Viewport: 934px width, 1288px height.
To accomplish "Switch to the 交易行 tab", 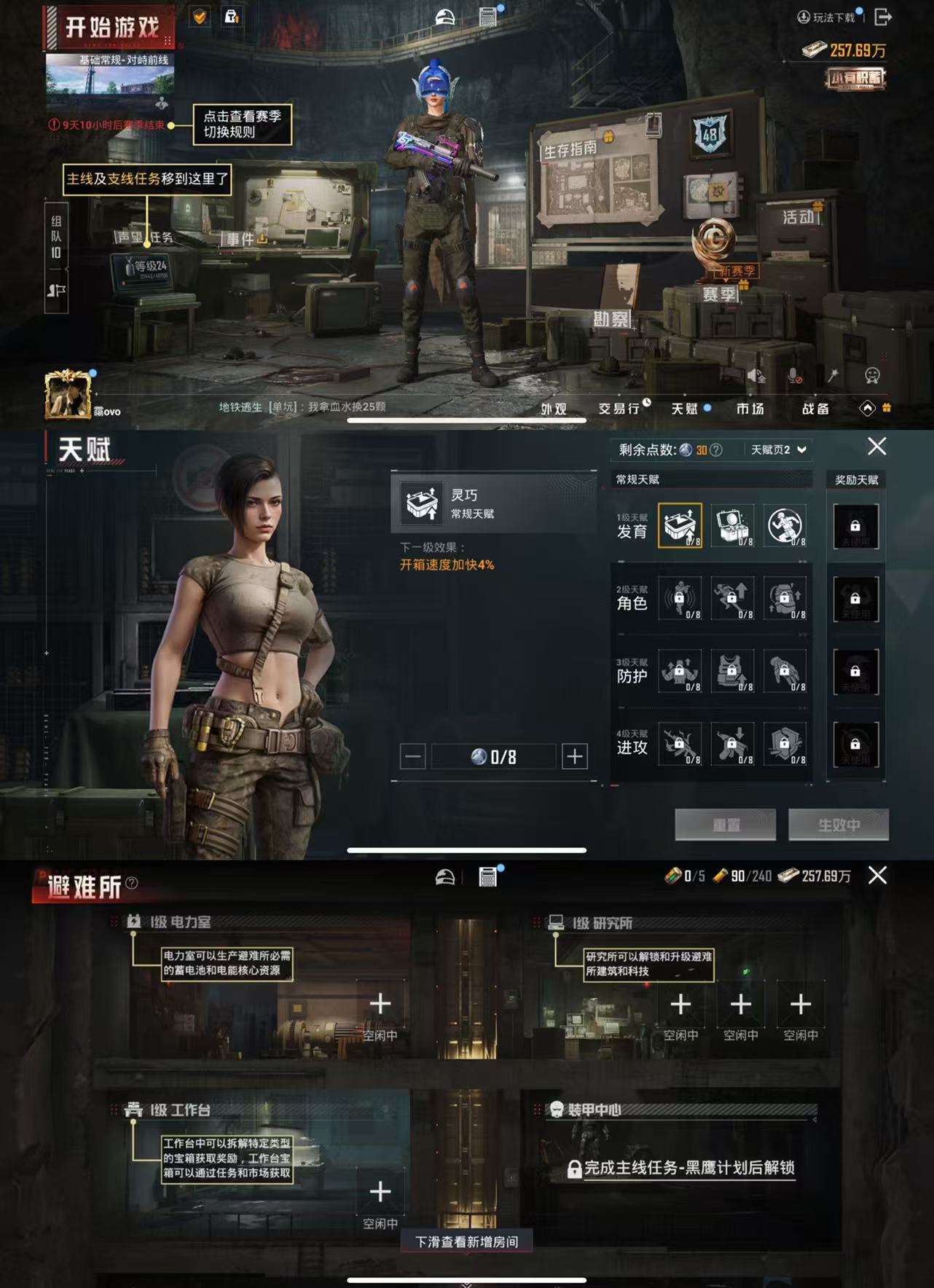I will (619, 409).
